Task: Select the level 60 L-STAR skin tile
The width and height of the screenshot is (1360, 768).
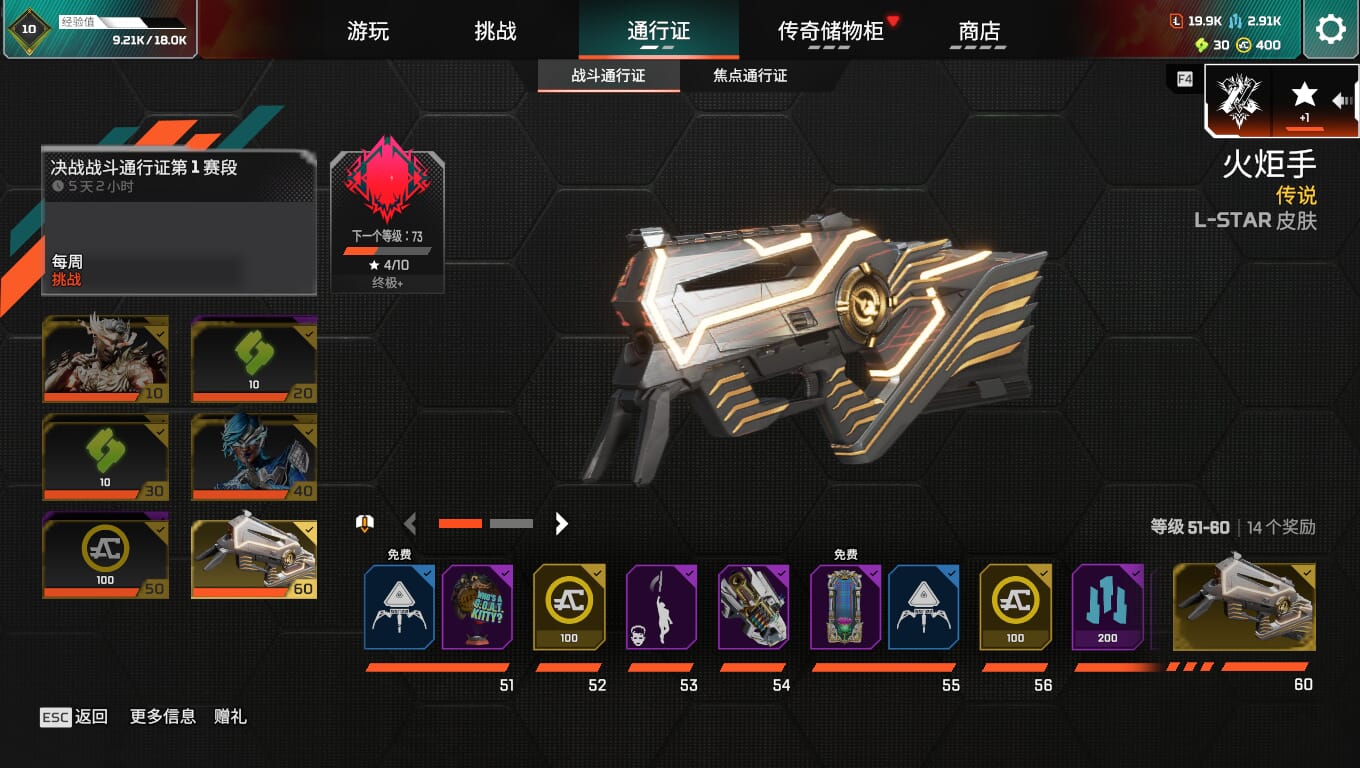Action: (254, 555)
